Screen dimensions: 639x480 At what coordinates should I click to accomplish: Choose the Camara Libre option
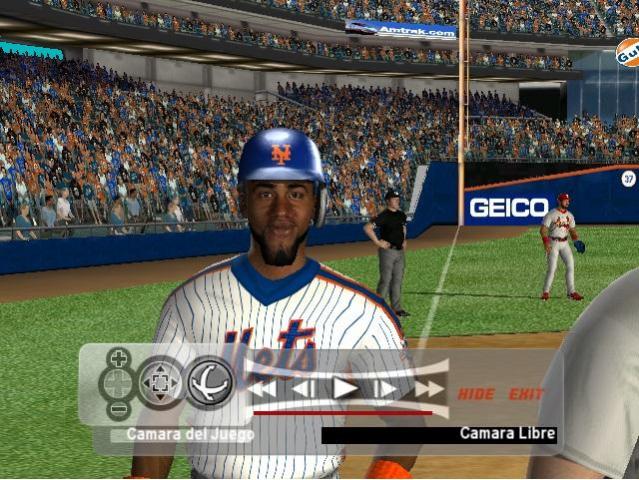(507, 434)
